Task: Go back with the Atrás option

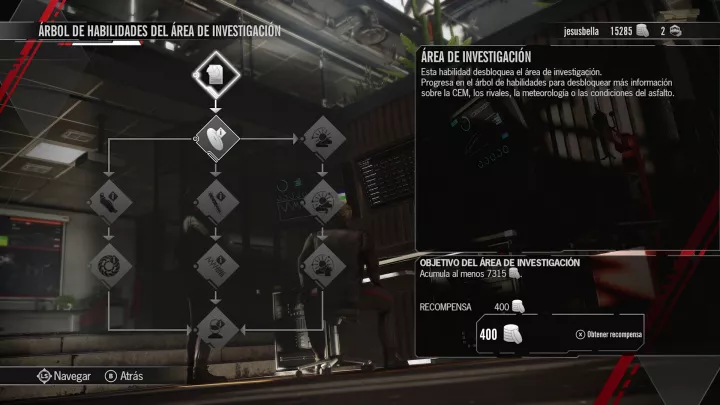Action: point(124,376)
